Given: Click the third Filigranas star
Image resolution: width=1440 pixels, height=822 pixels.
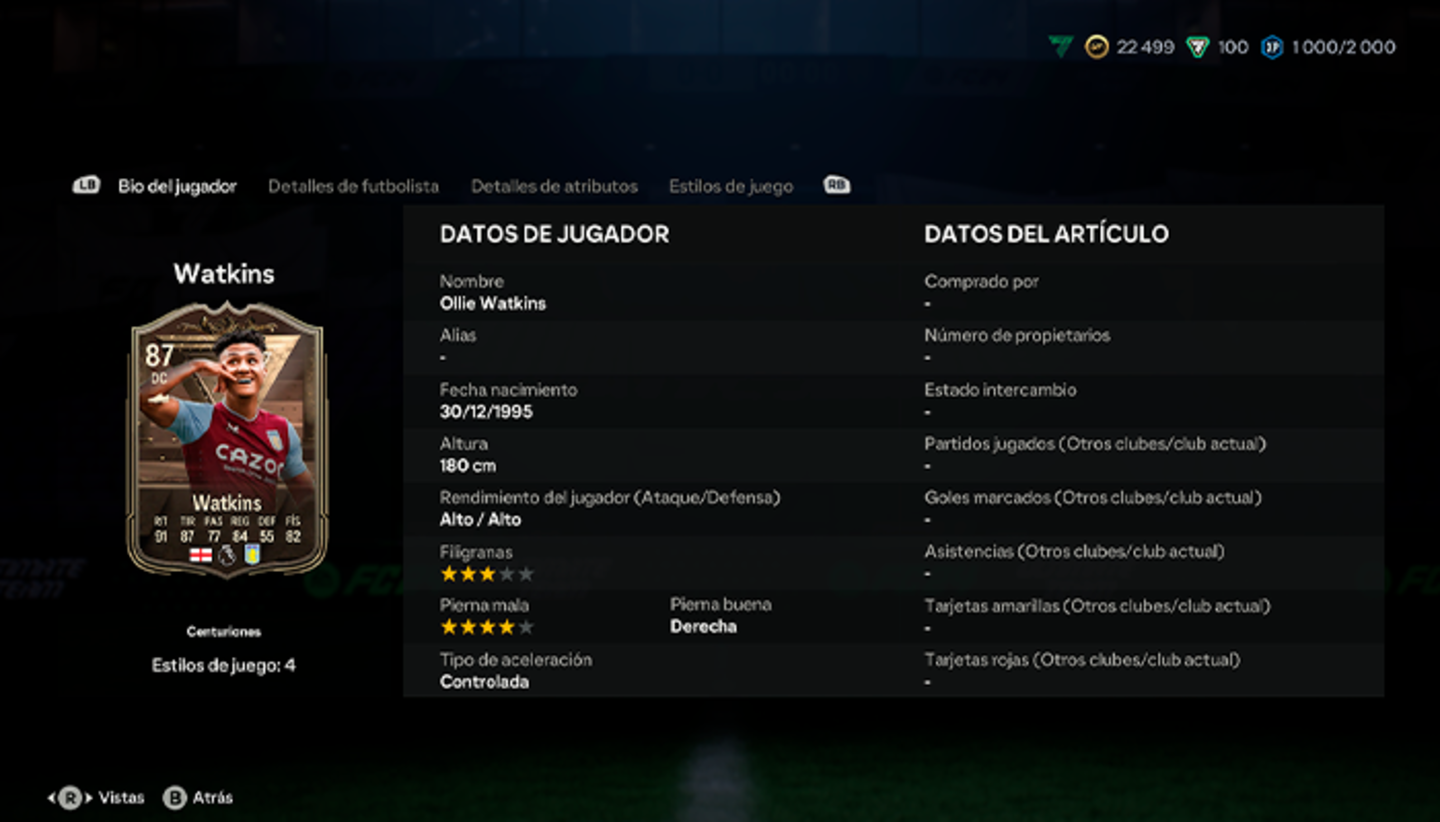Looking at the screenshot, I should pyautogui.click(x=486, y=572).
